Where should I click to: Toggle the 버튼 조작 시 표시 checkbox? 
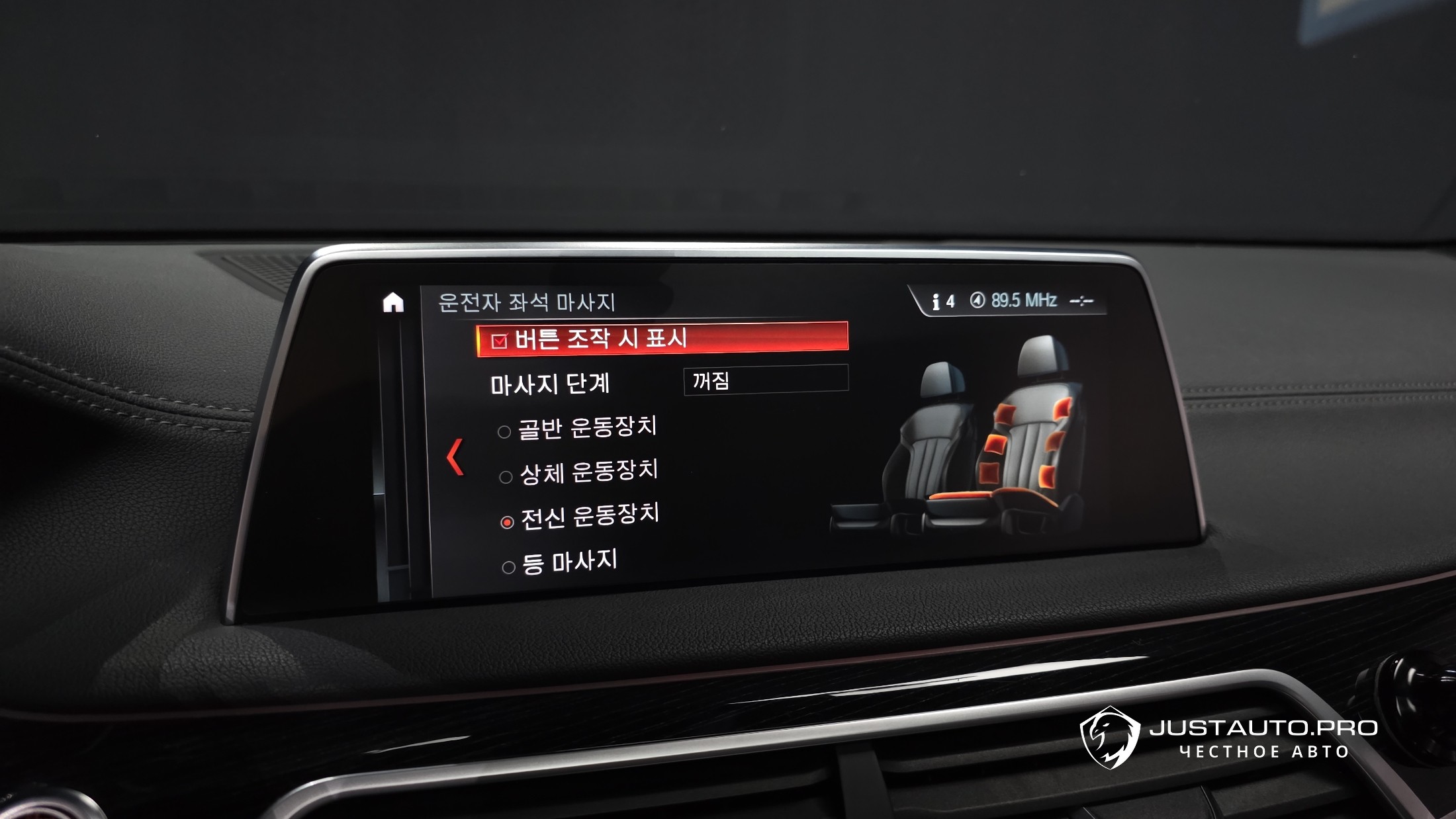[499, 341]
